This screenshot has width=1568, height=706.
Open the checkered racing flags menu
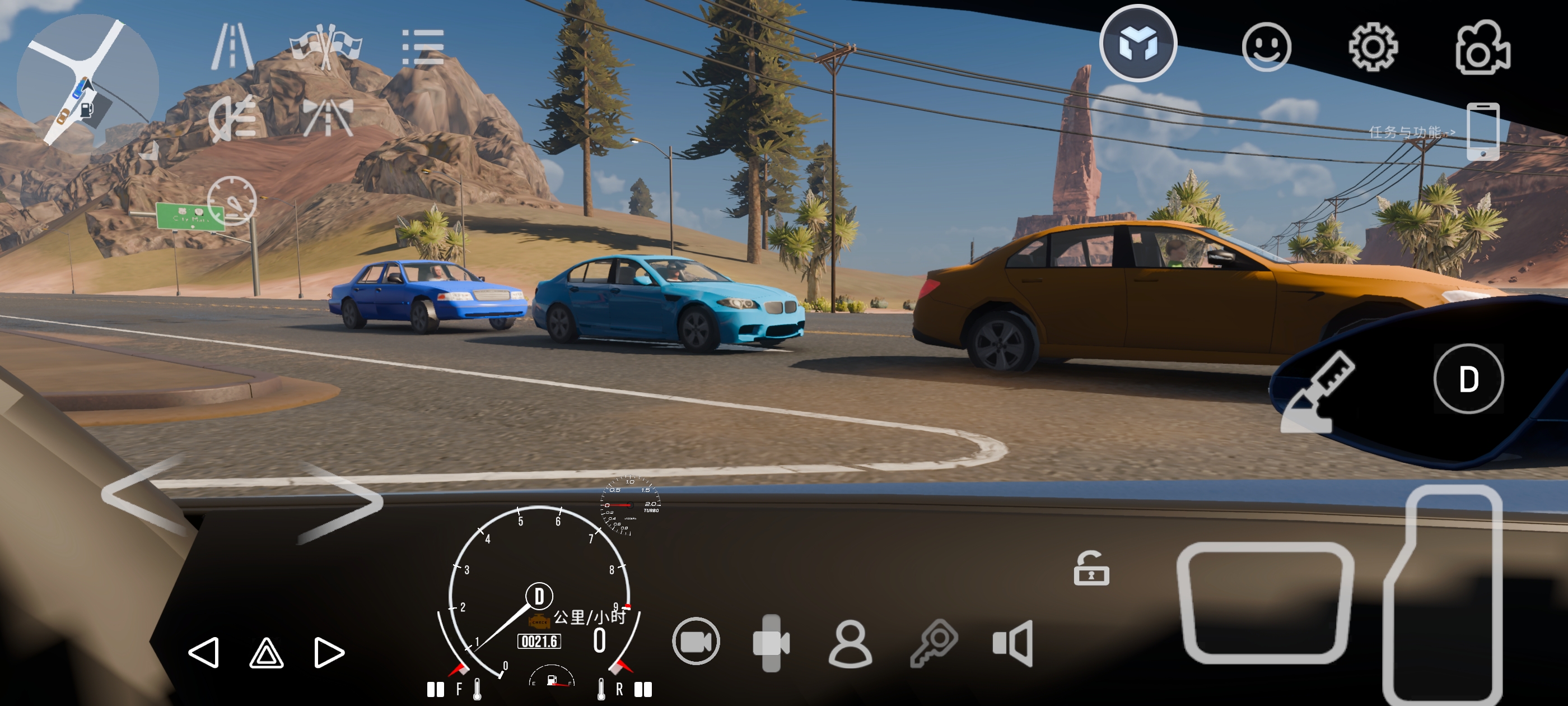[x=326, y=47]
